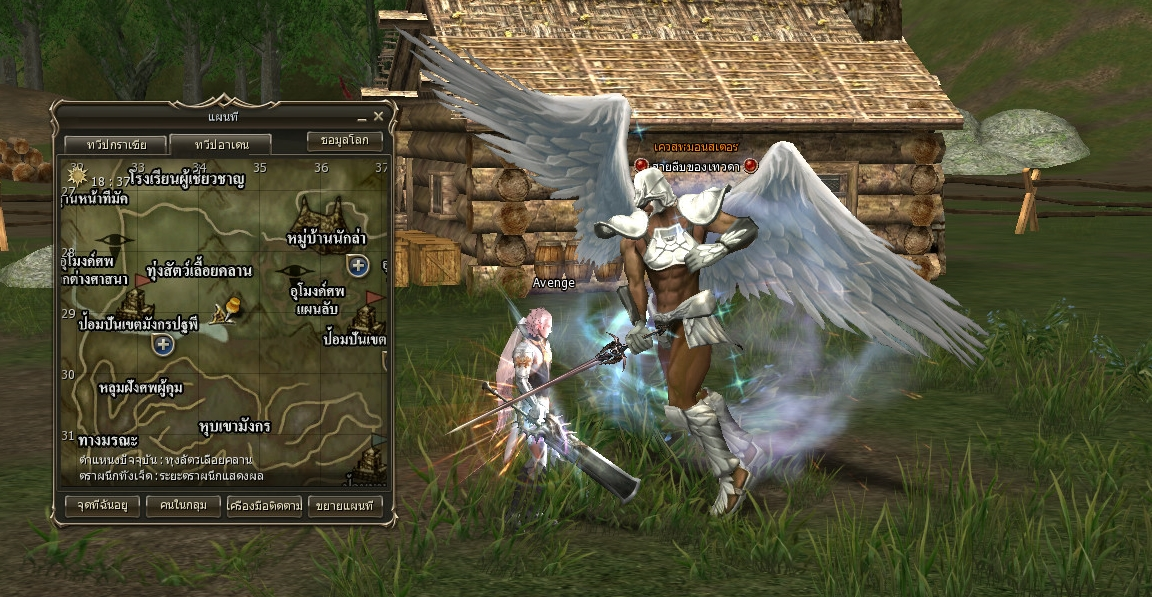
Task: Switch to the ทวีปกราเซีย continent tab
Action: (110, 143)
